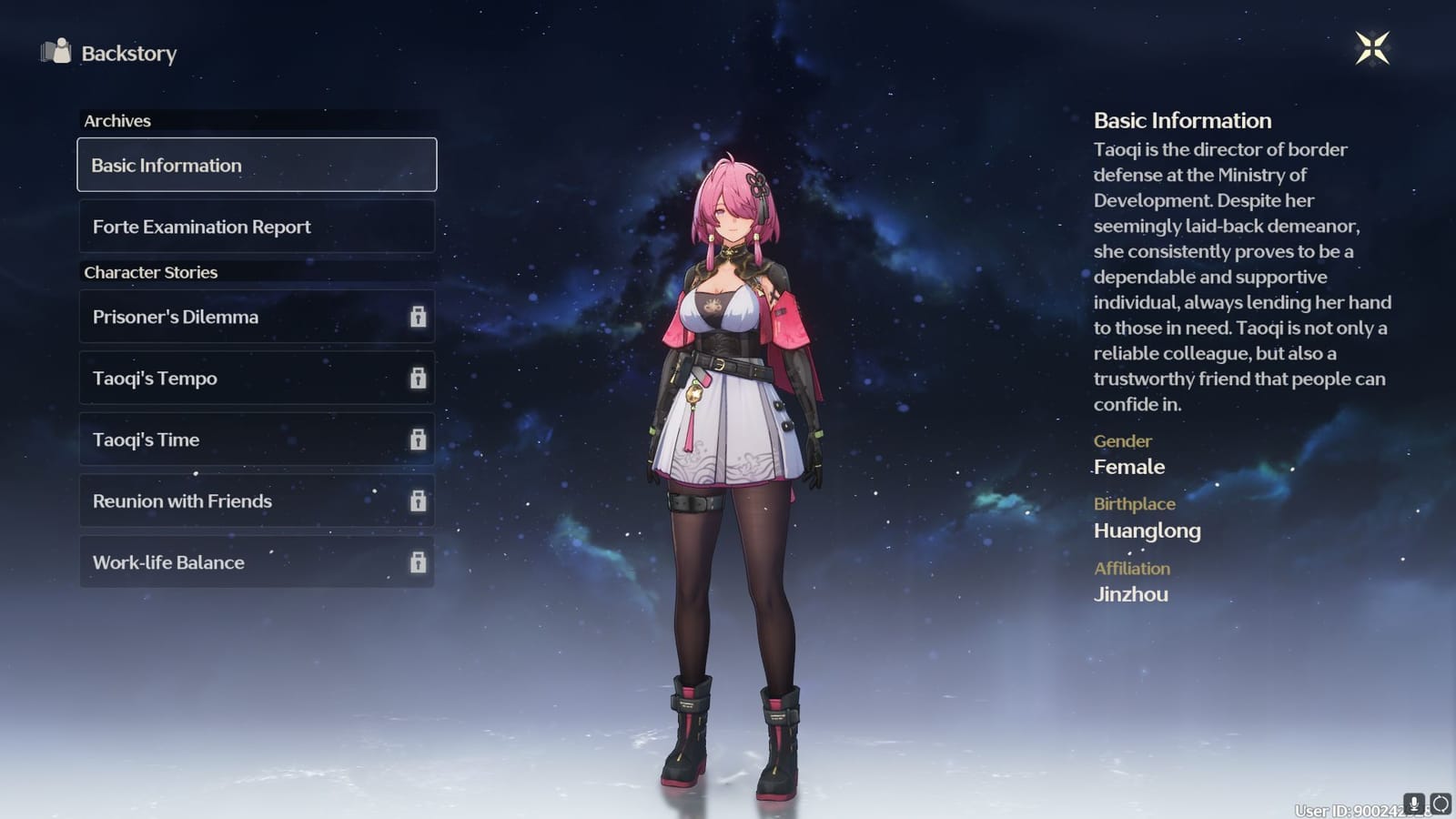Open the Forte Examination Report
Image resolution: width=1456 pixels, height=819 pixels.
[x=257, y=227]
